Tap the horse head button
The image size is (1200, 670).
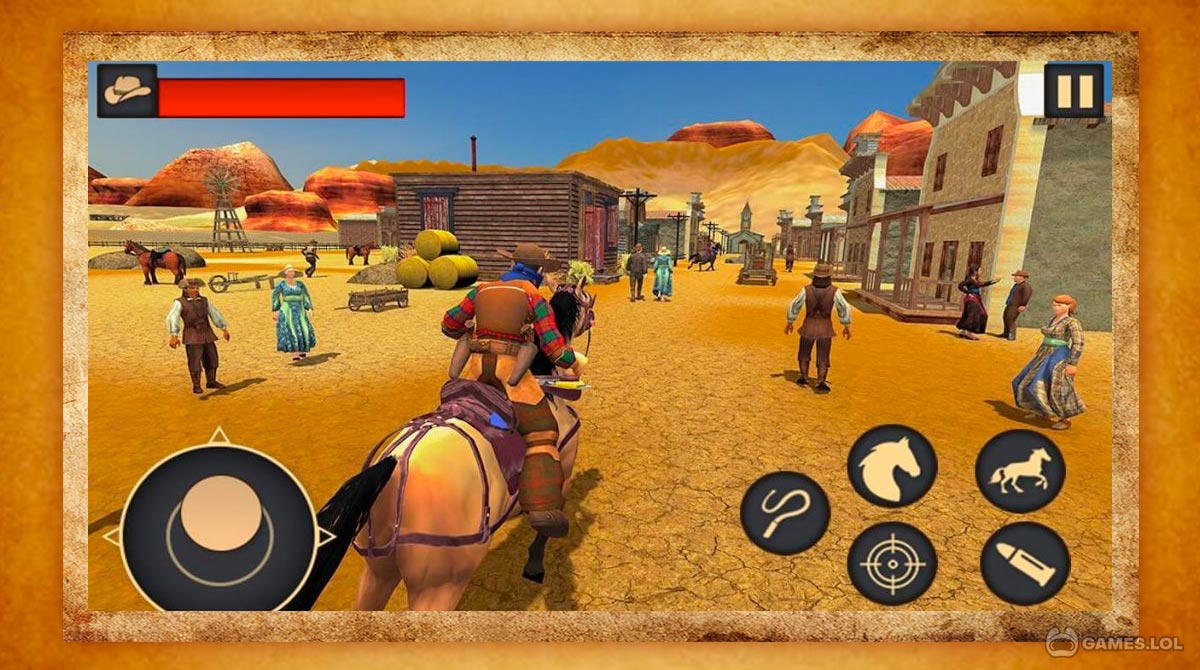point(892,466)
